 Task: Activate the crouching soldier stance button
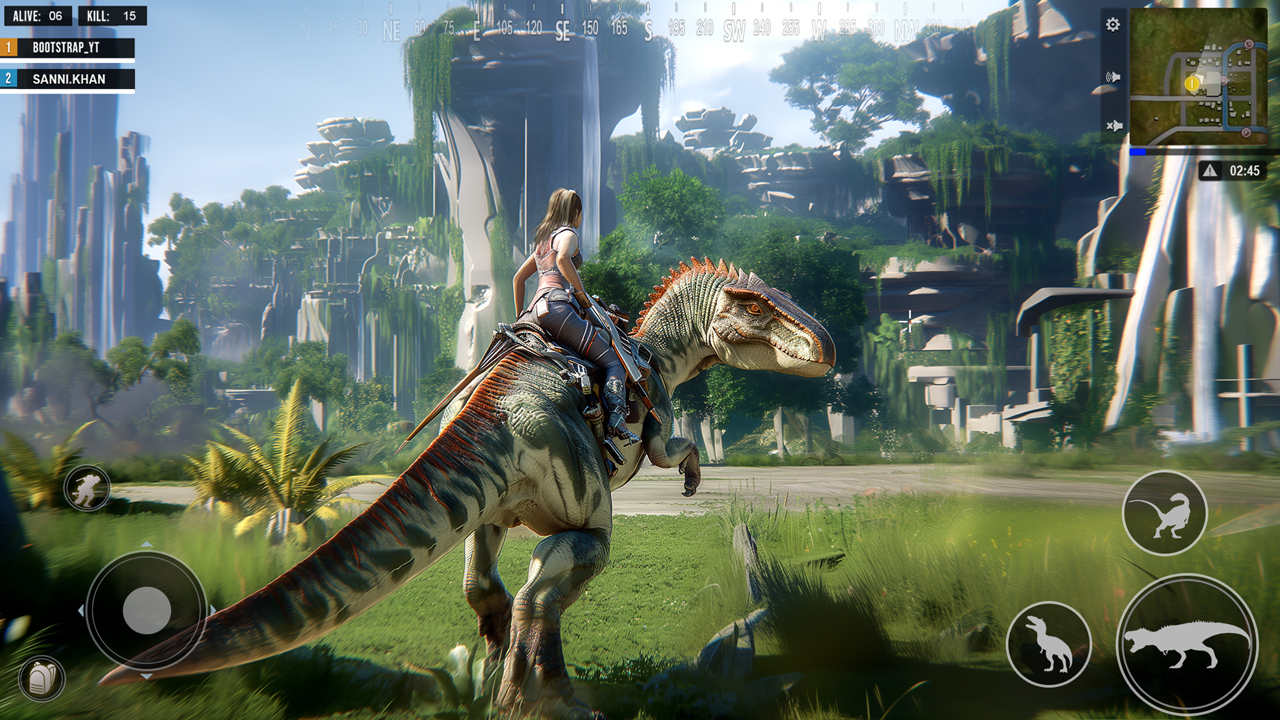click(87, 488)
